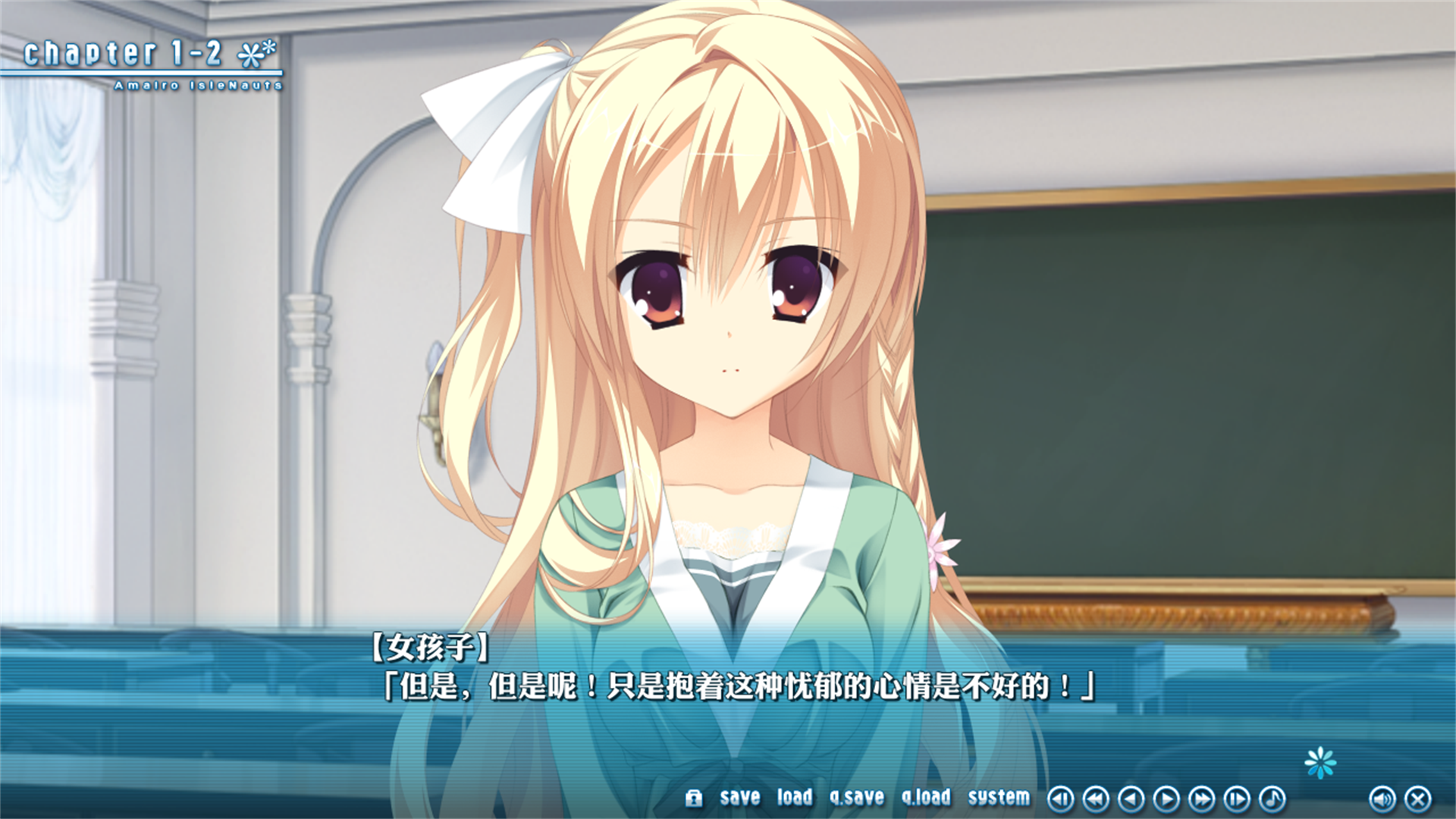Open the save menu
1456x819 pixels.
click(x=739, y=798)
